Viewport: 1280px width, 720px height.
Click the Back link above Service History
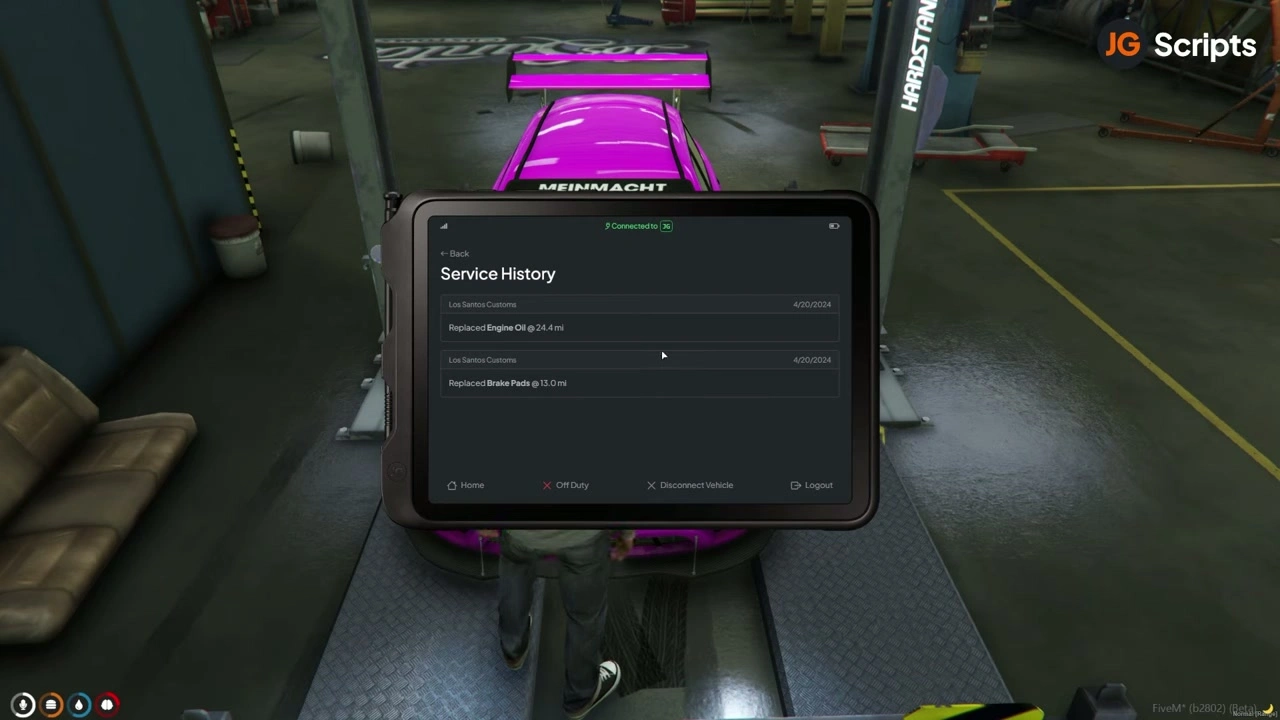455,253
